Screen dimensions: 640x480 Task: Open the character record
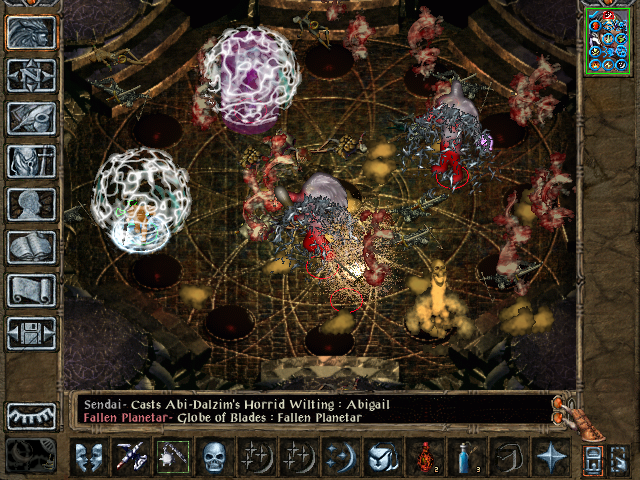[31, 204]
